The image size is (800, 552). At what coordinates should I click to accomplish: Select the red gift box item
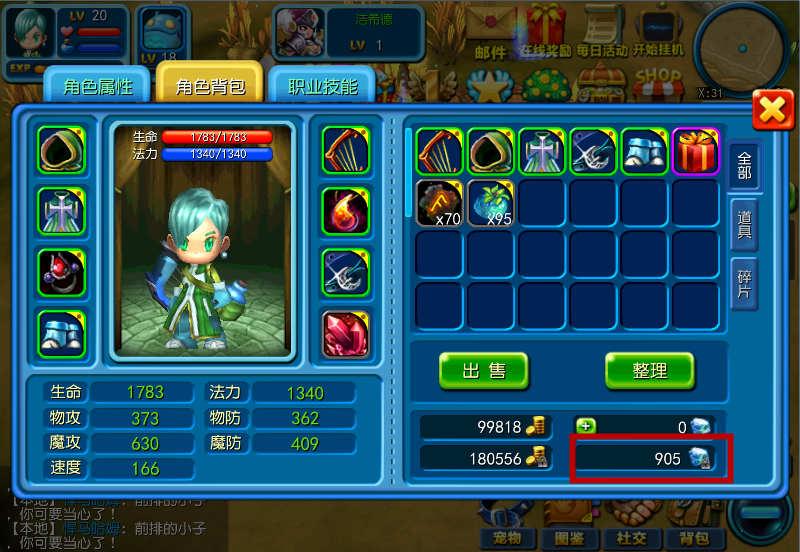696,152
